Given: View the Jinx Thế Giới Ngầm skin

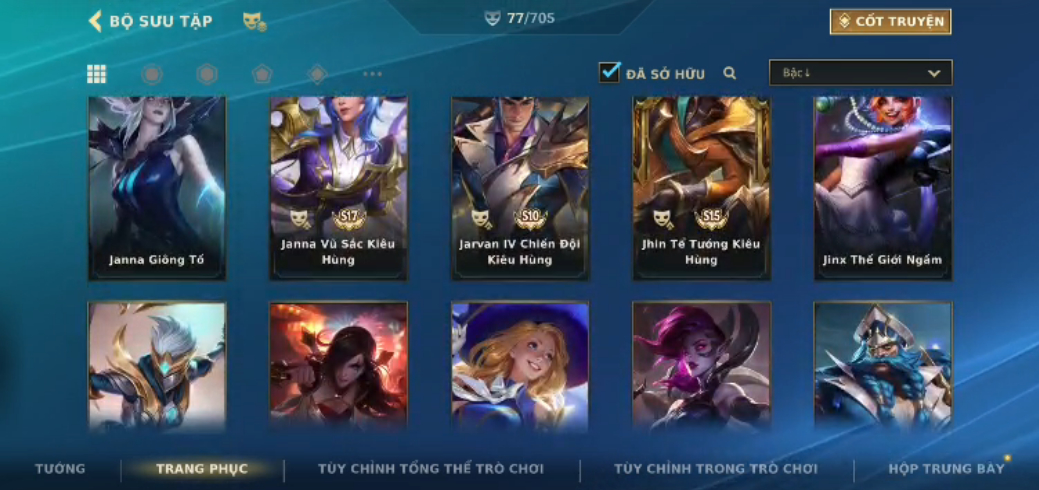Looking at the screenshot, I should pyautogui.click(x=882, y=187).
